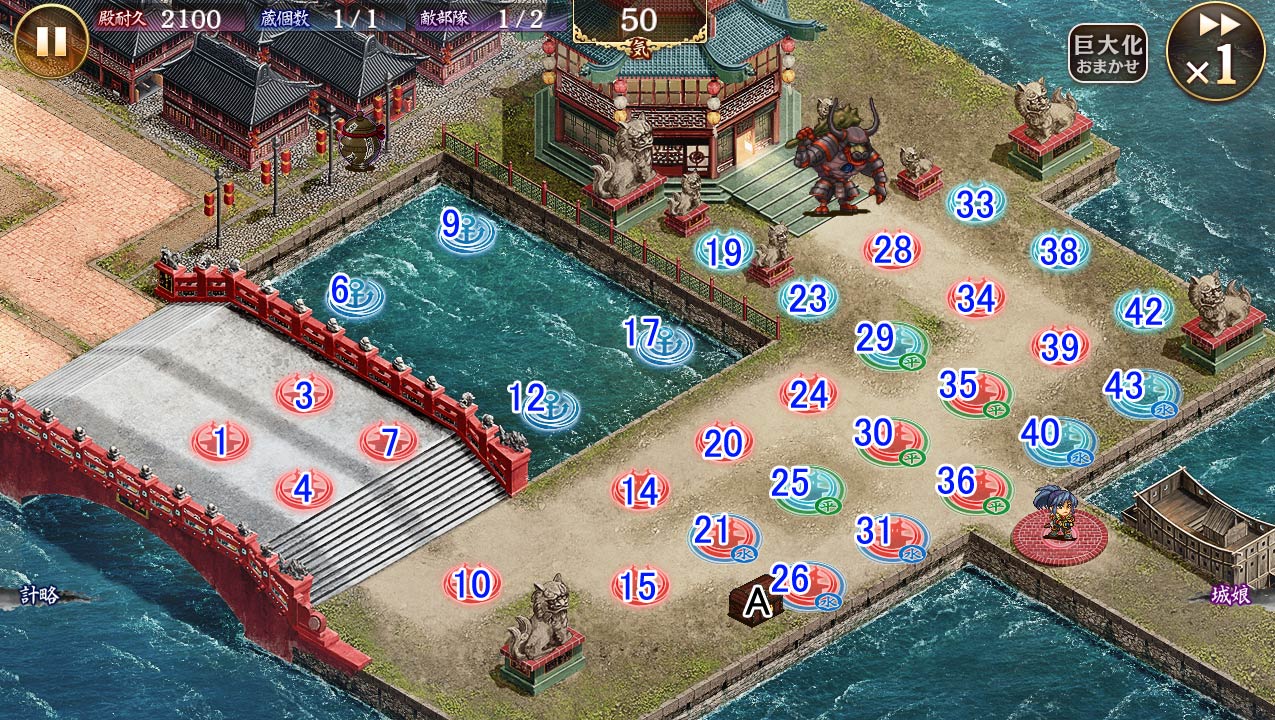1275x720 pixels.
Task: Choose deployment tile number 10
Action: [472, 584]
